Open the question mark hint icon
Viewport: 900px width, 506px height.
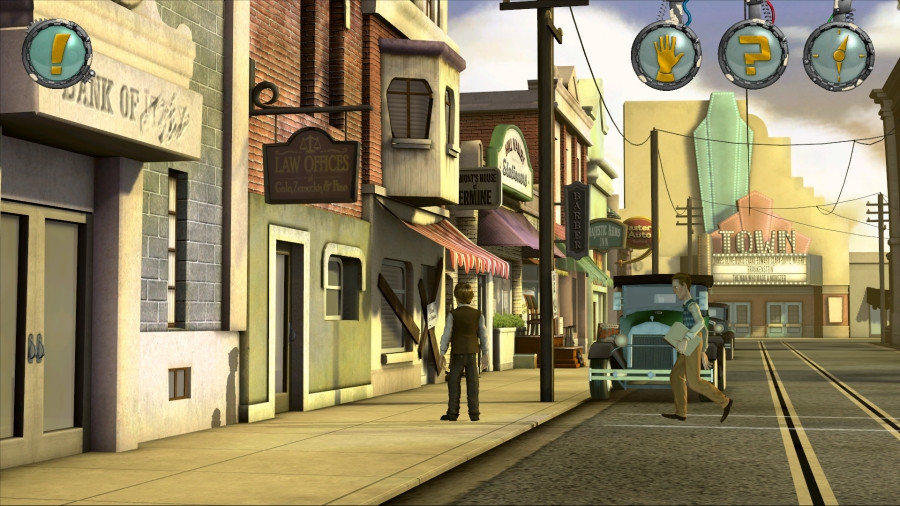pos(753,54)
